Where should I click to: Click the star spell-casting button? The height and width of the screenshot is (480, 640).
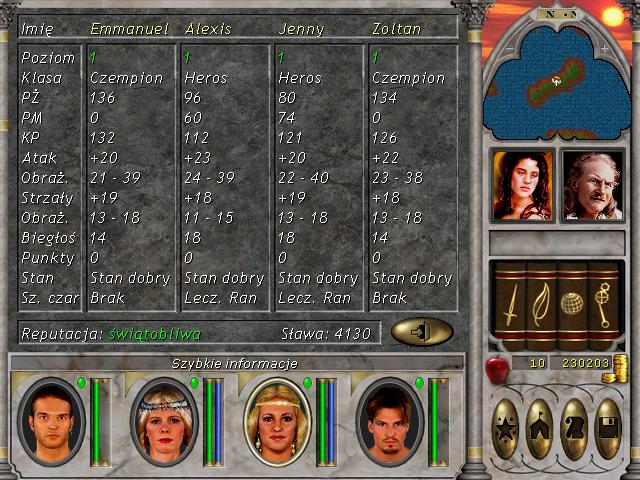click(506, 429)
